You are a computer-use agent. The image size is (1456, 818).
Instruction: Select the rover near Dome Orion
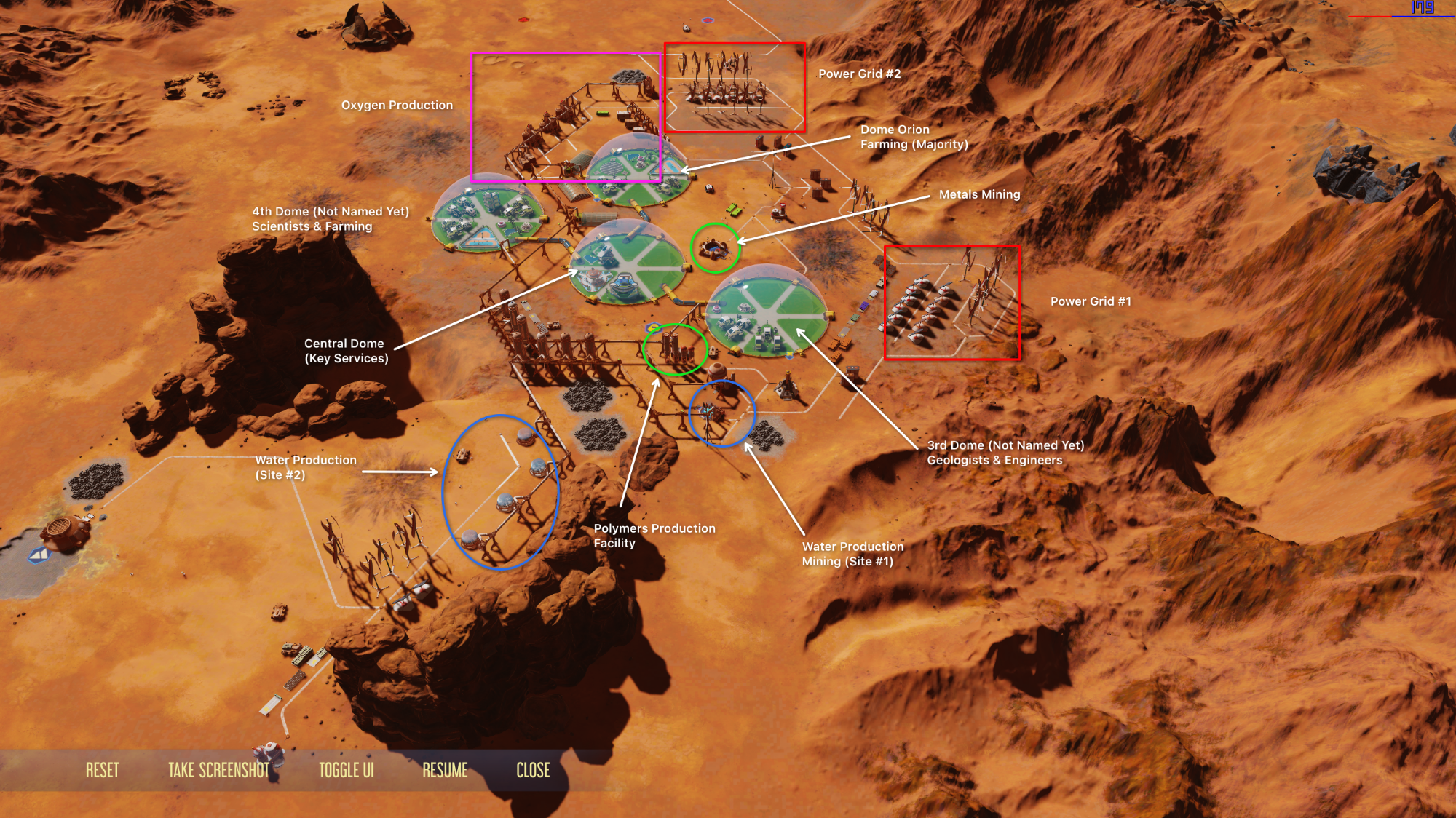tap(709, 189)
